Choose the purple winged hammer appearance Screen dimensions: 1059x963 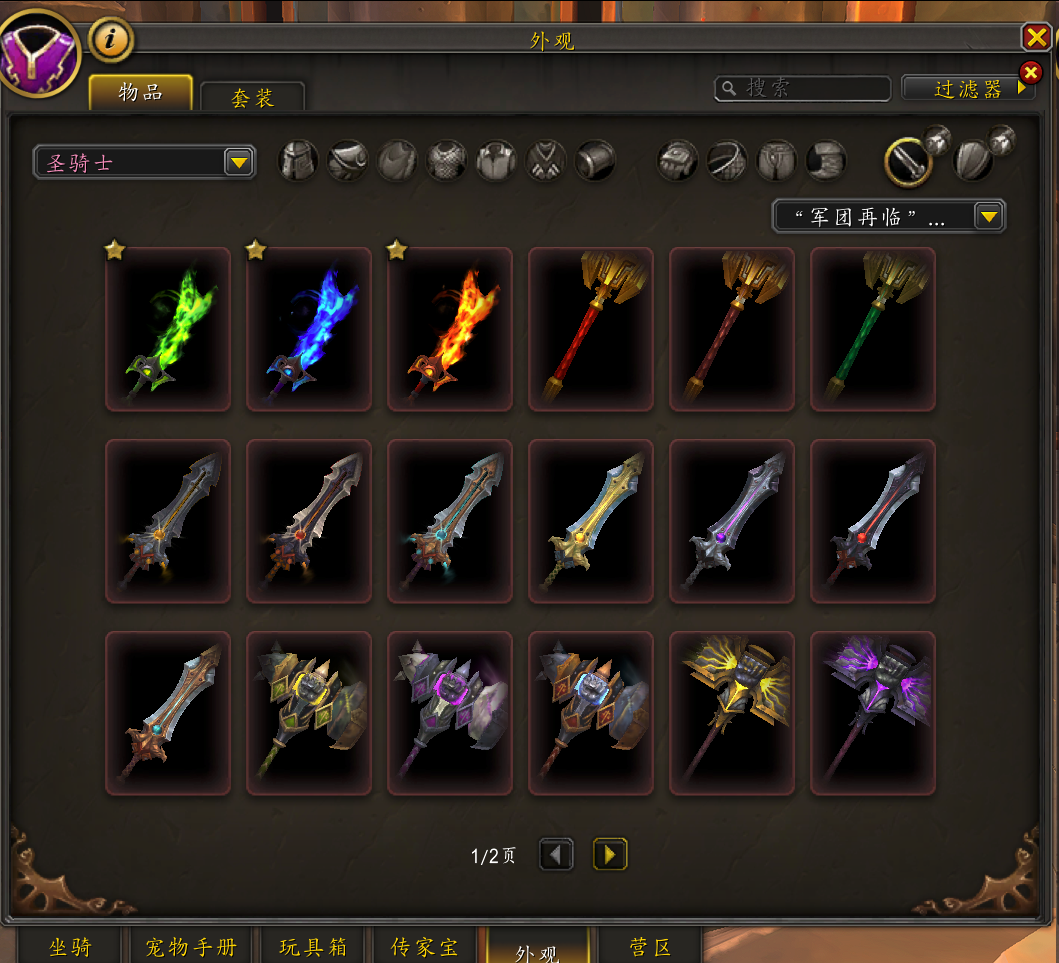click(x=873, y=713)
